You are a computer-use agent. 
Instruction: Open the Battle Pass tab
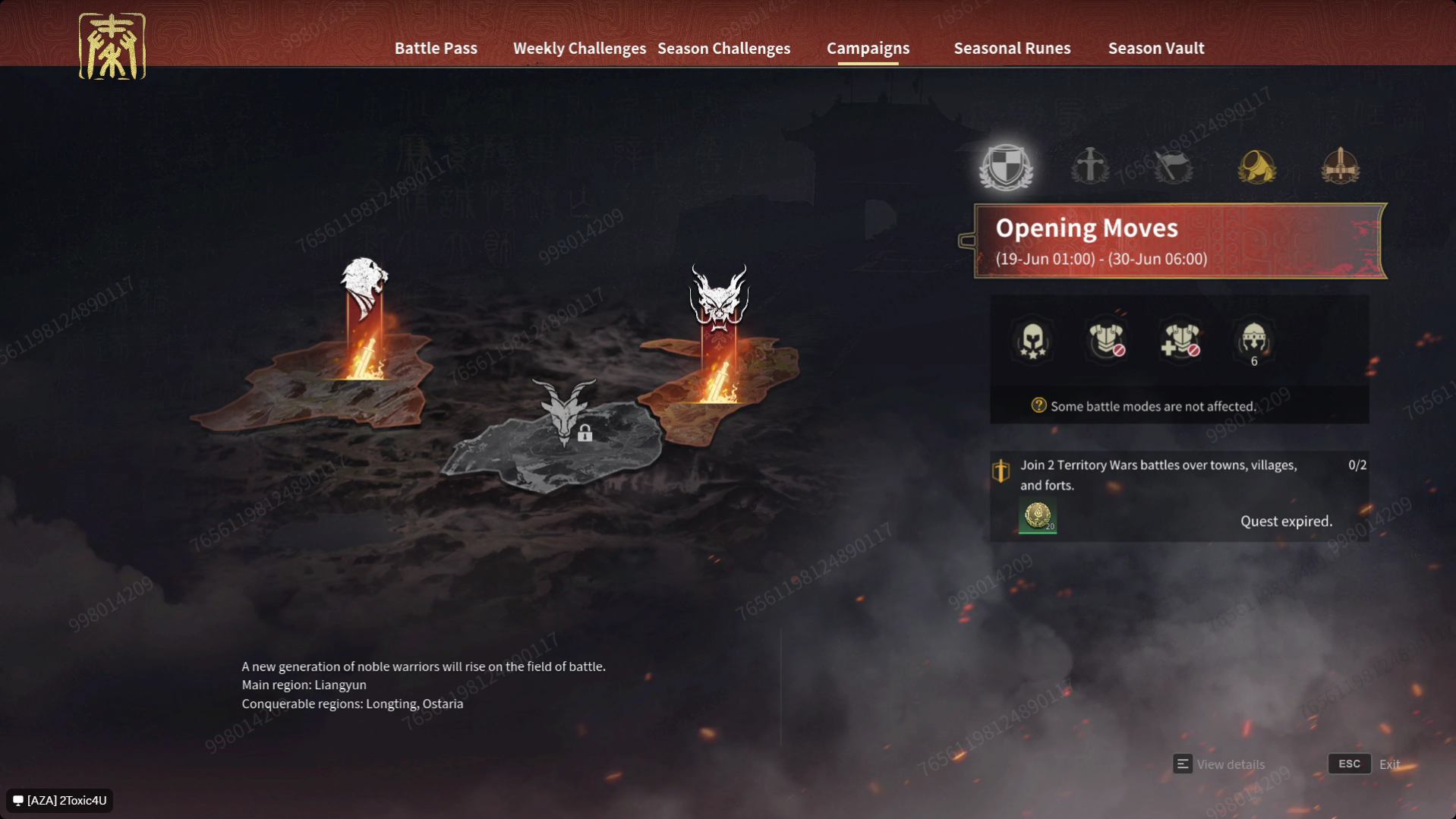click(436, 48)
